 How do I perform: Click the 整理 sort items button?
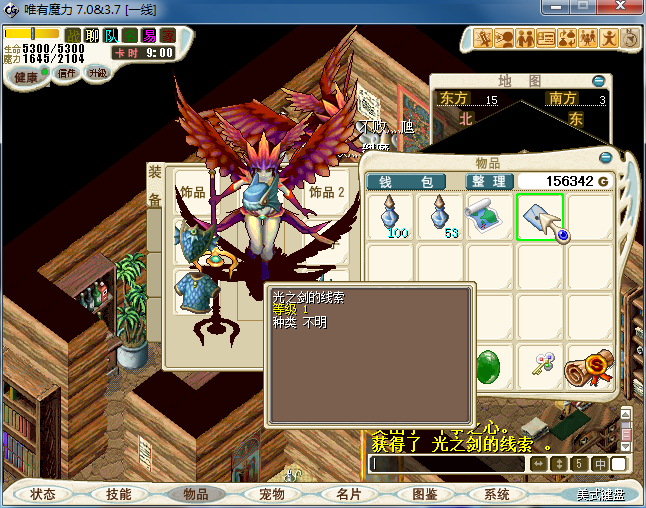pos(489,181)
